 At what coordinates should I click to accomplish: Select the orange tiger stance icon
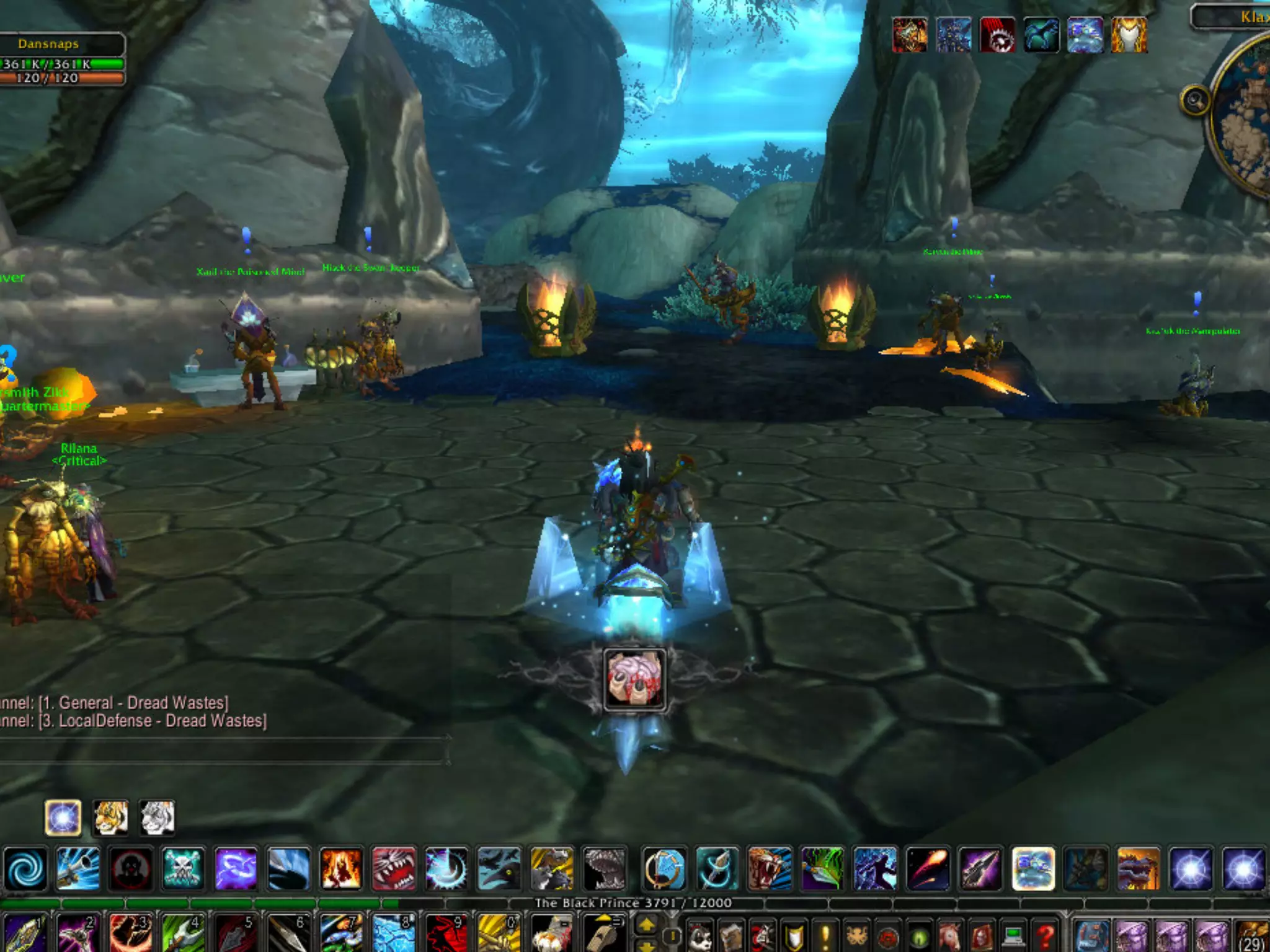click(110, 818)
